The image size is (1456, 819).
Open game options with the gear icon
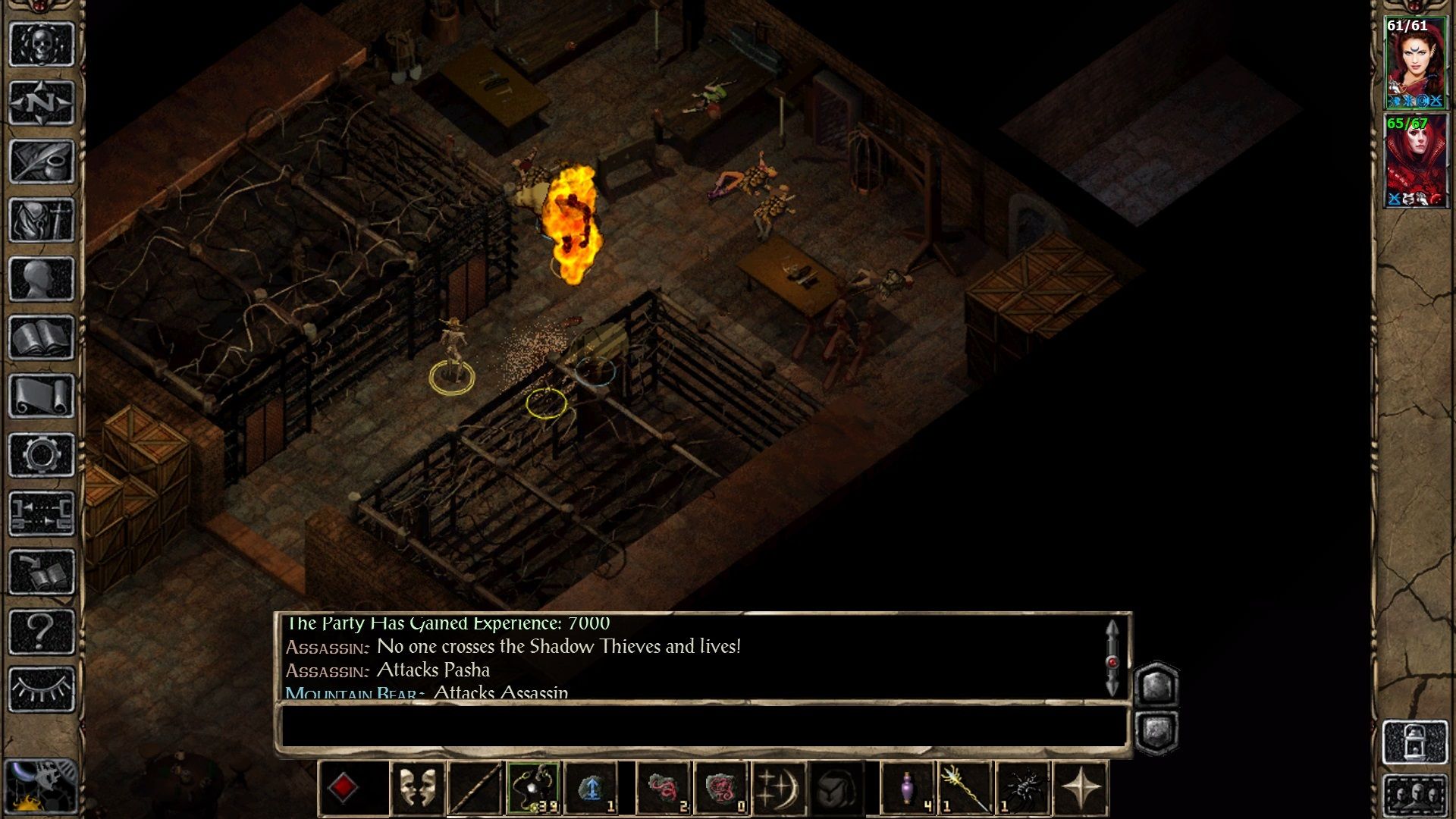point(41,455)
